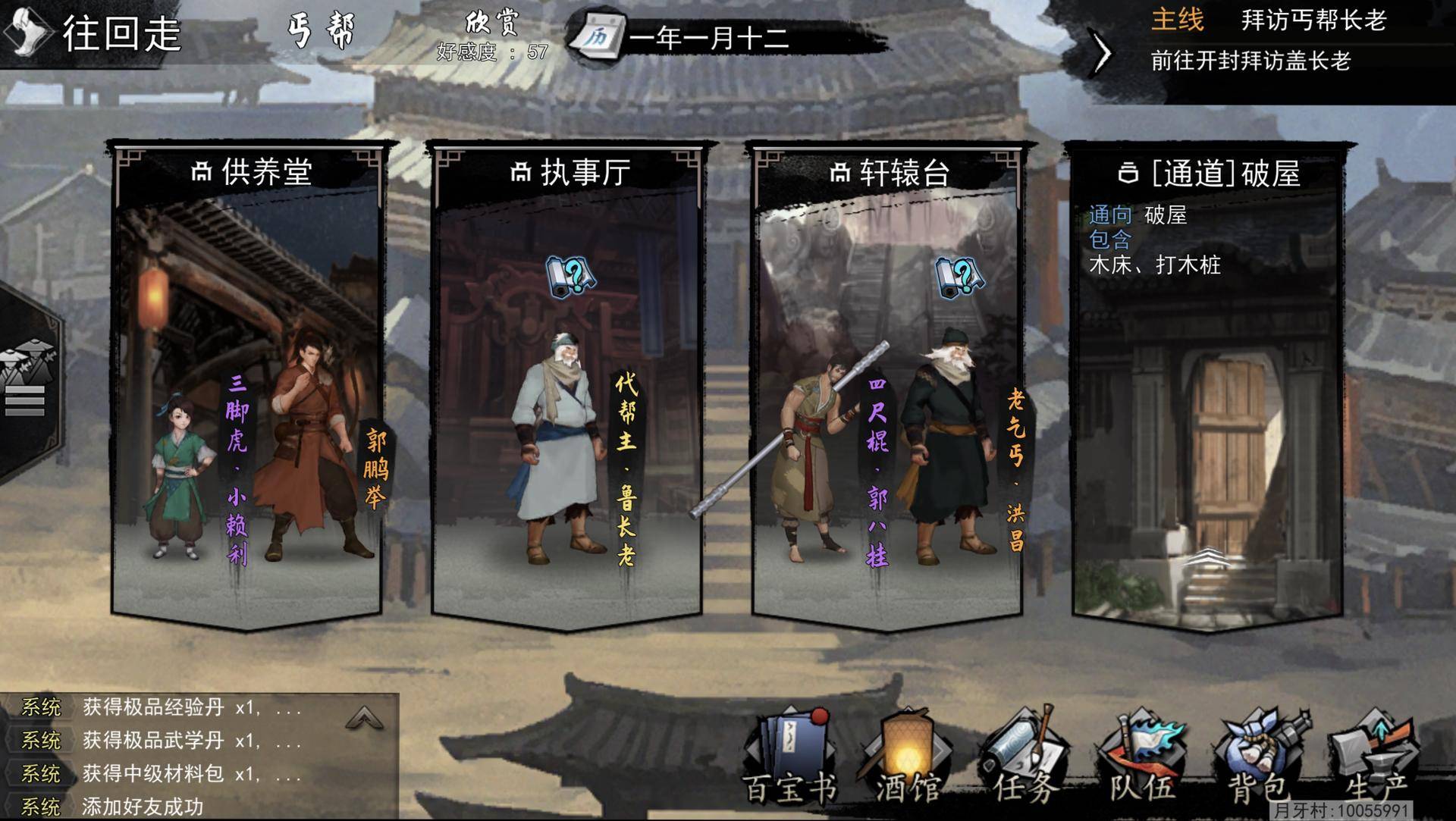
Task: Open the 酒馆 tavern menu
Action: tap(908, 758)
